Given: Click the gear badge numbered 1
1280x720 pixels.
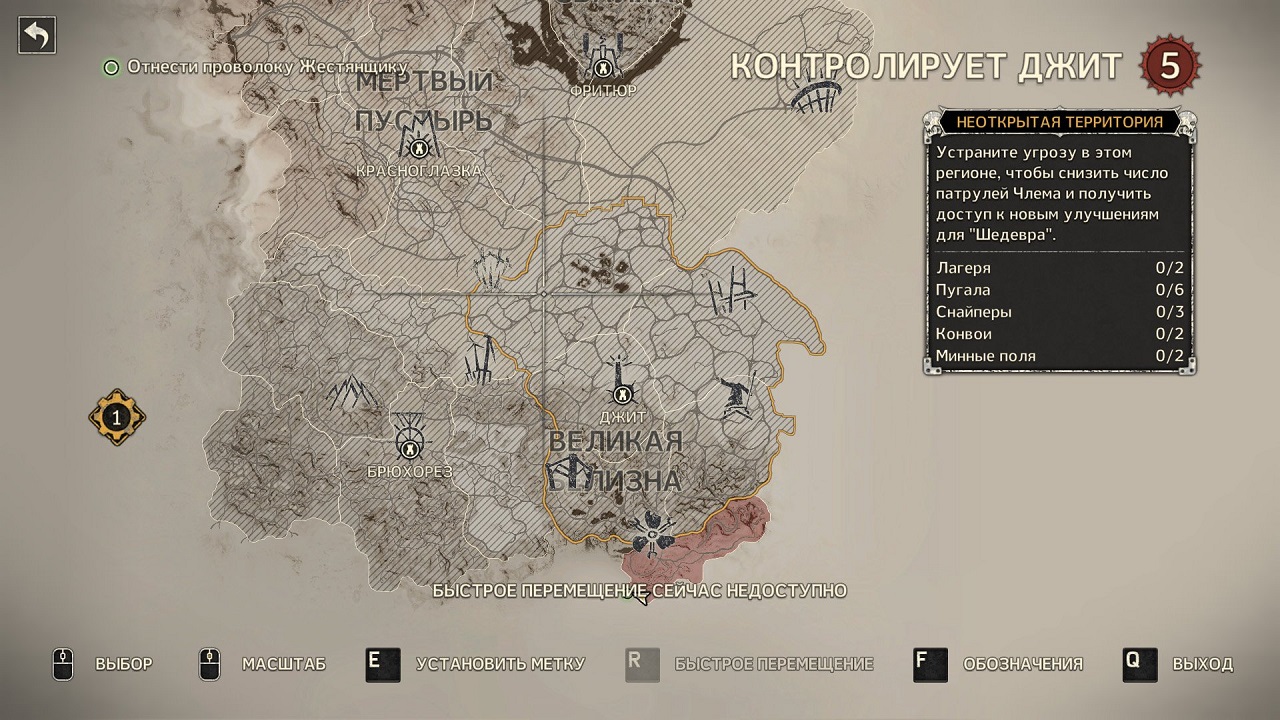Looking at the screenshot, I should [116, 417].
